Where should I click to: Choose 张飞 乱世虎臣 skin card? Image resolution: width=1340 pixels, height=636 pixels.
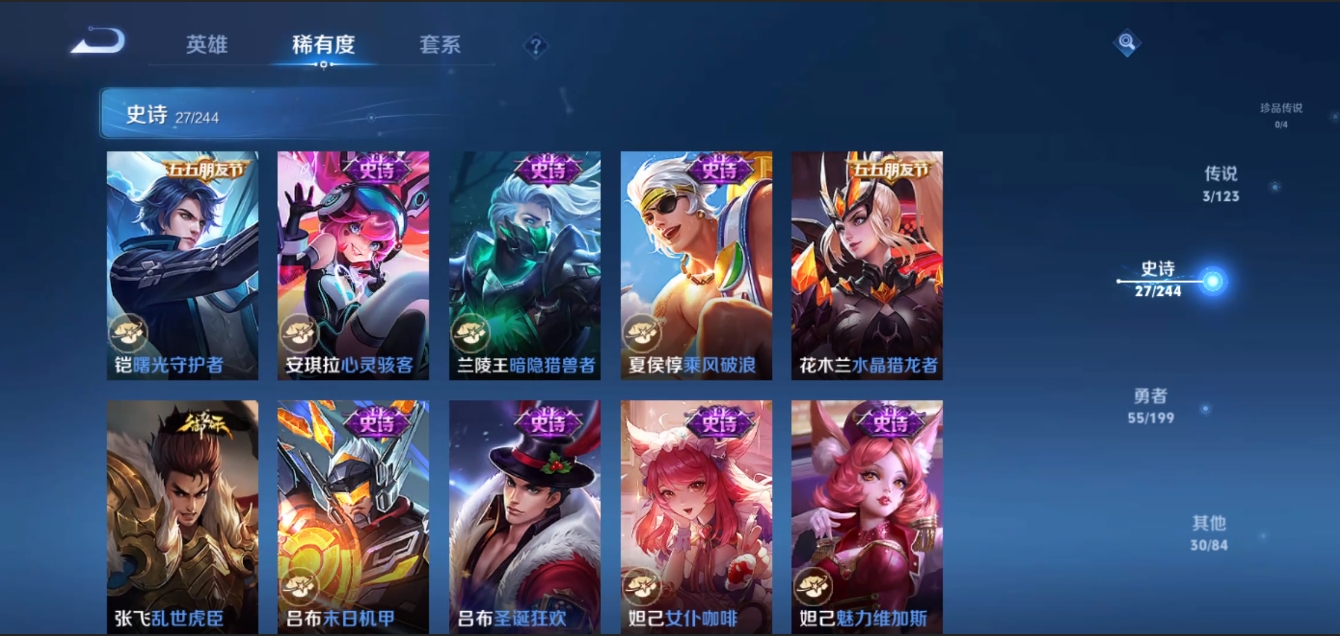[182, 515]
